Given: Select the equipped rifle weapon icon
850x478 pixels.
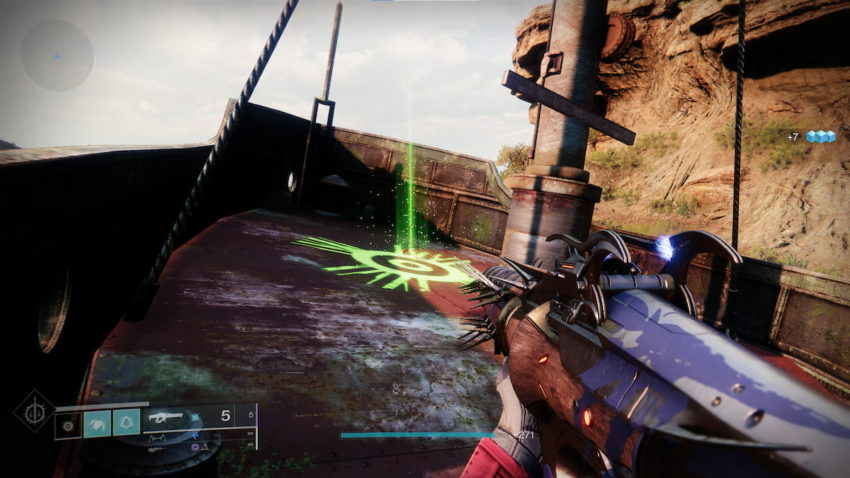Looking at the screenshot, I should (167, 415).
